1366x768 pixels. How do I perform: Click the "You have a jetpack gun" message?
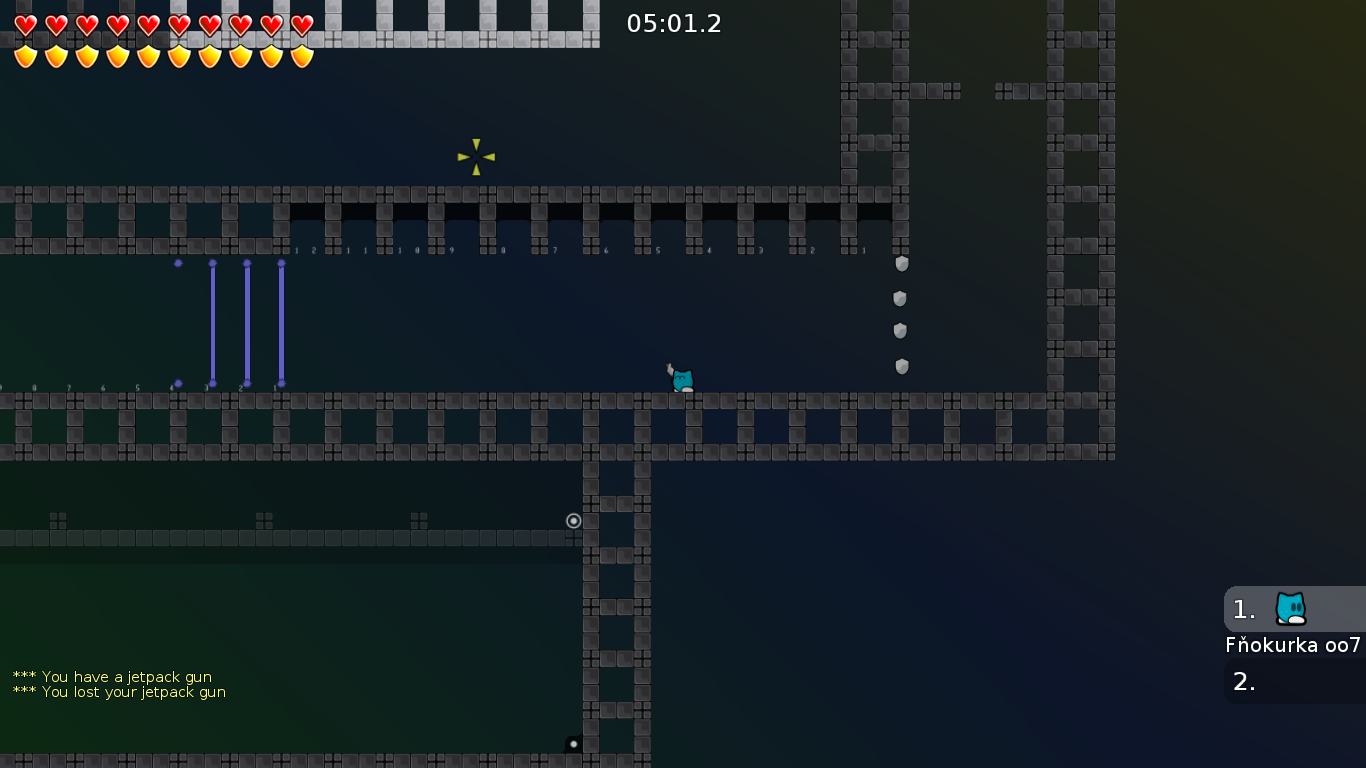click(112, 677)
